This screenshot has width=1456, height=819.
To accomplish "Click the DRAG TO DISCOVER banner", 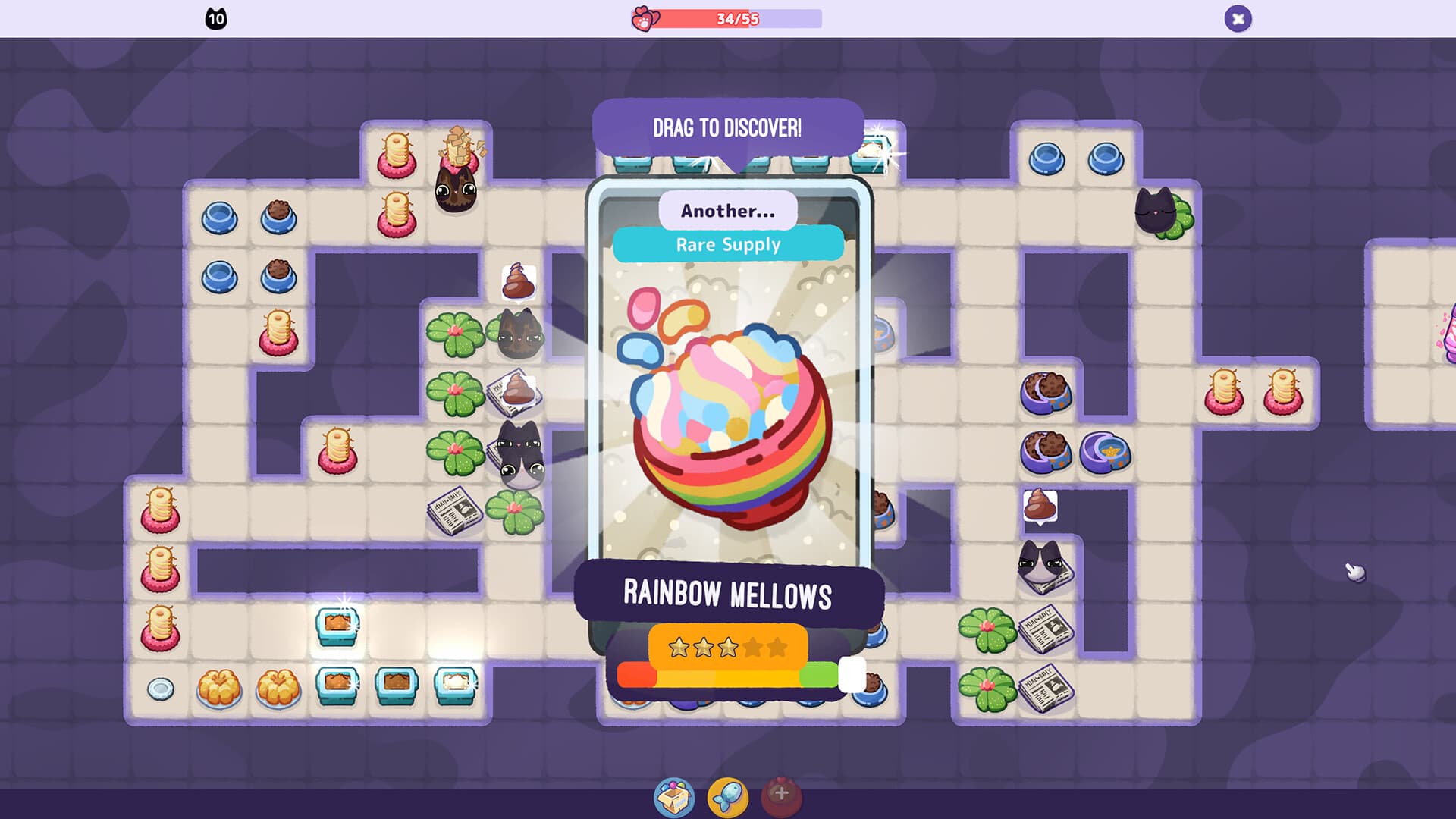I will [726, 127].
